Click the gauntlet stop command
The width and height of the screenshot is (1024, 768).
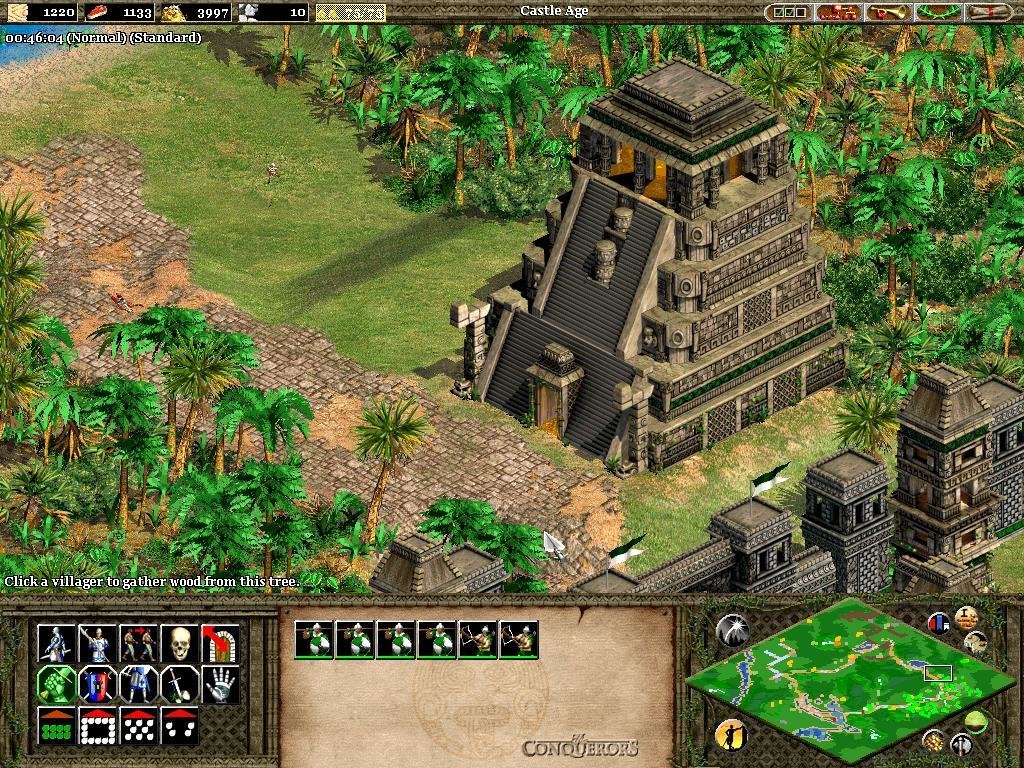point(220,685)
